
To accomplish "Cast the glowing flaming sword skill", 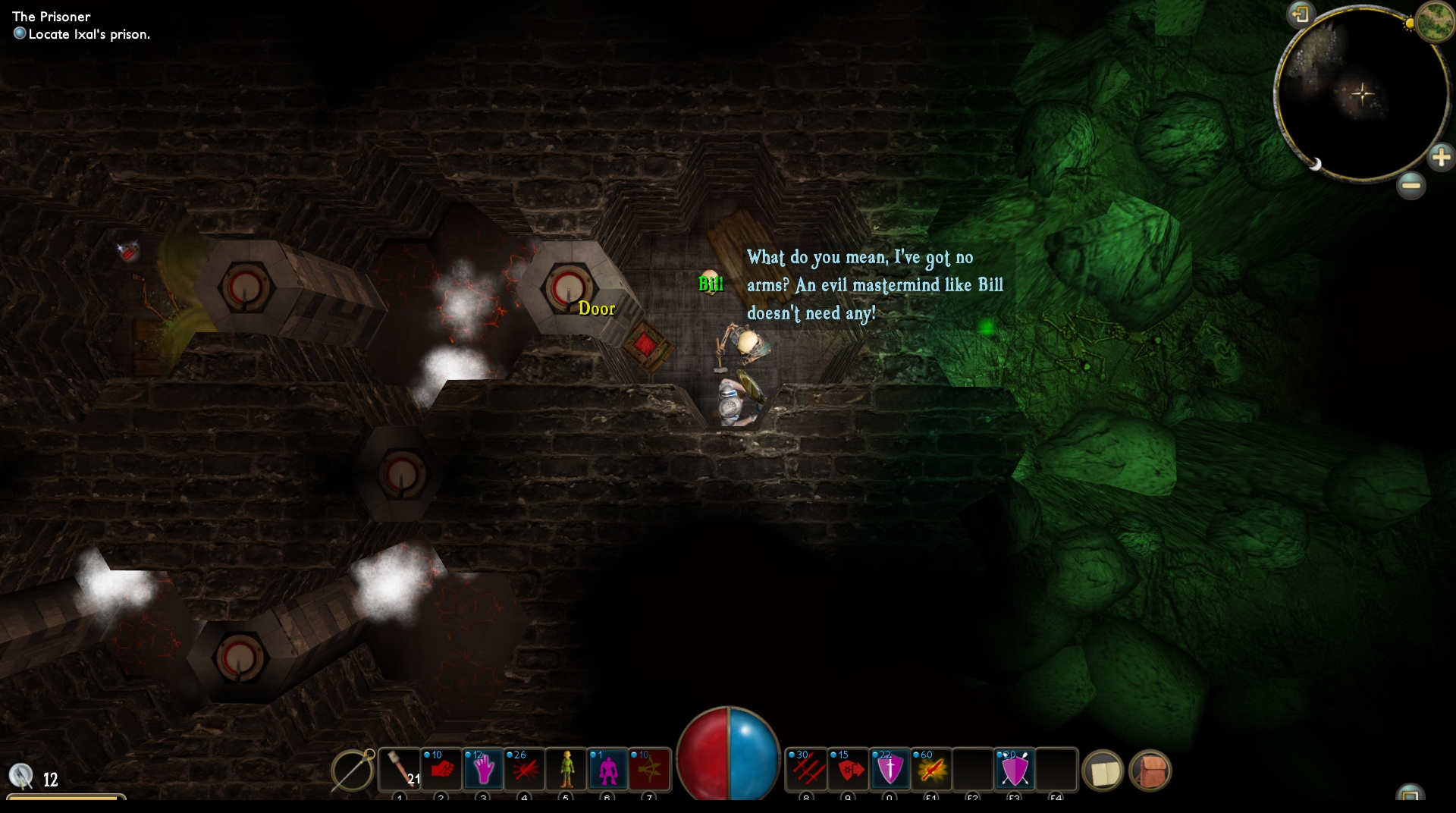I will point(931,771).
